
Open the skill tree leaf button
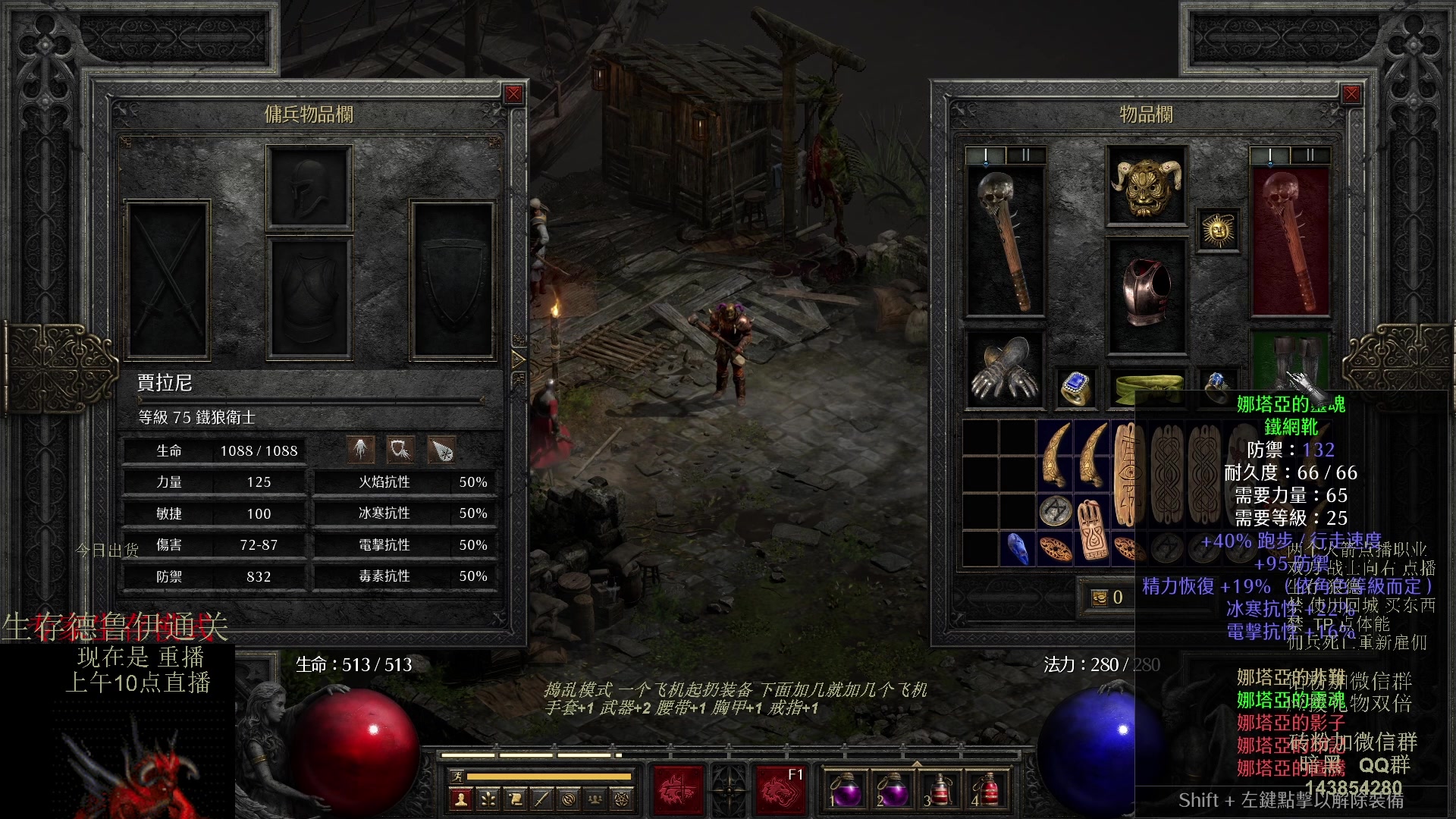tap(488, 799)
